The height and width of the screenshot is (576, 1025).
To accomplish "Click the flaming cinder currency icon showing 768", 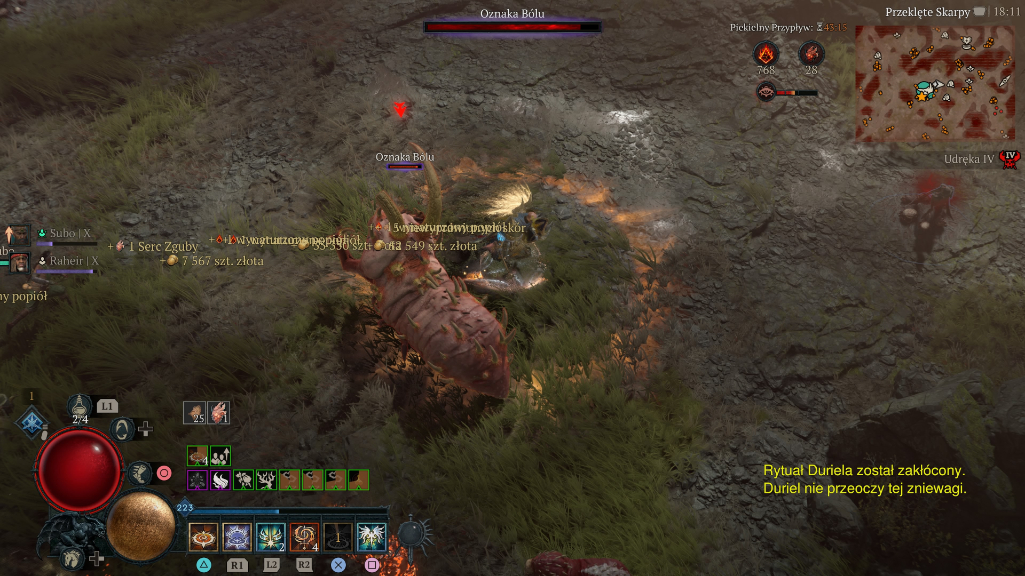I will point(766,53).
